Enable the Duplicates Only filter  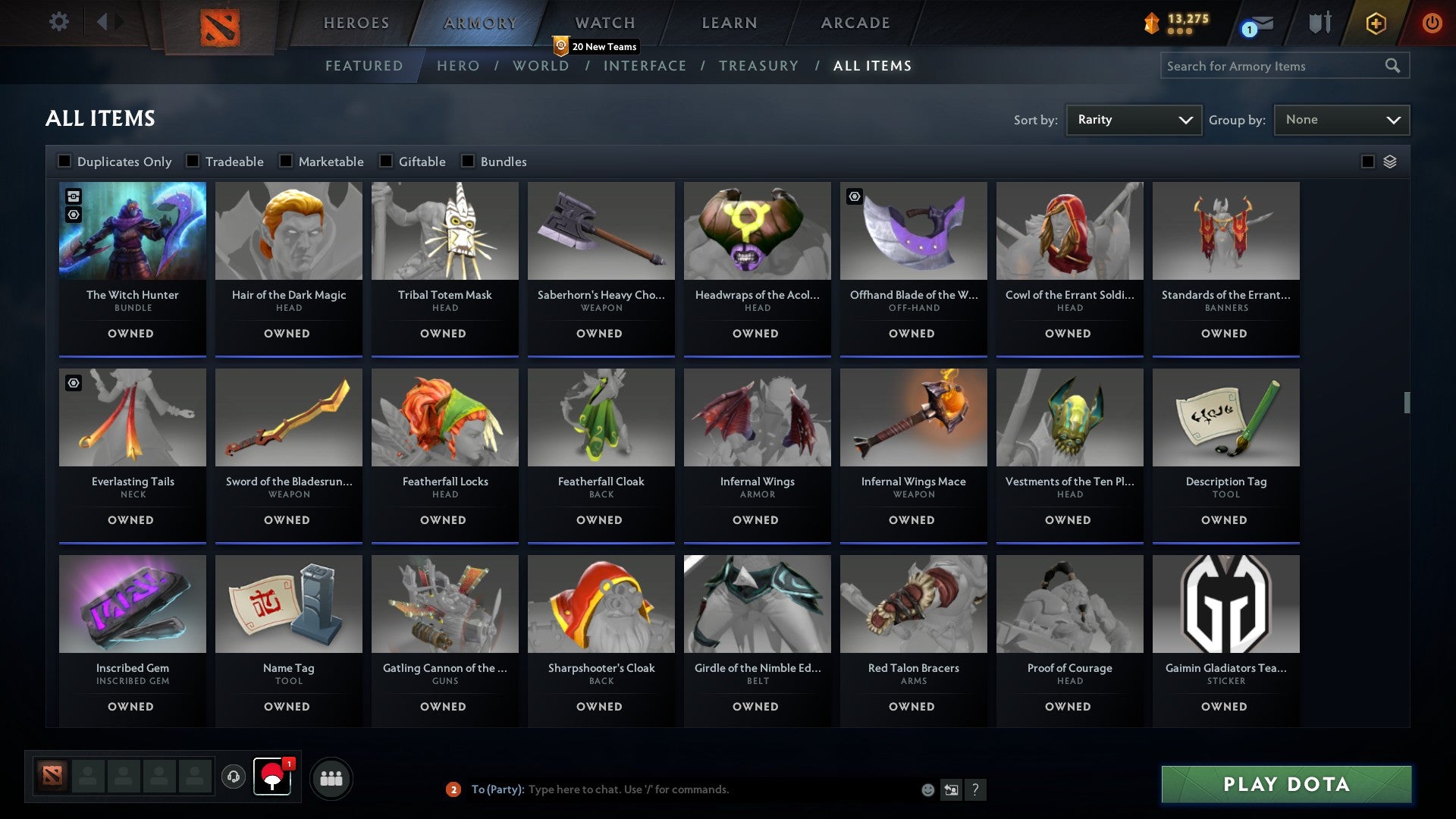pyautogui.click(x=64, y=161)
